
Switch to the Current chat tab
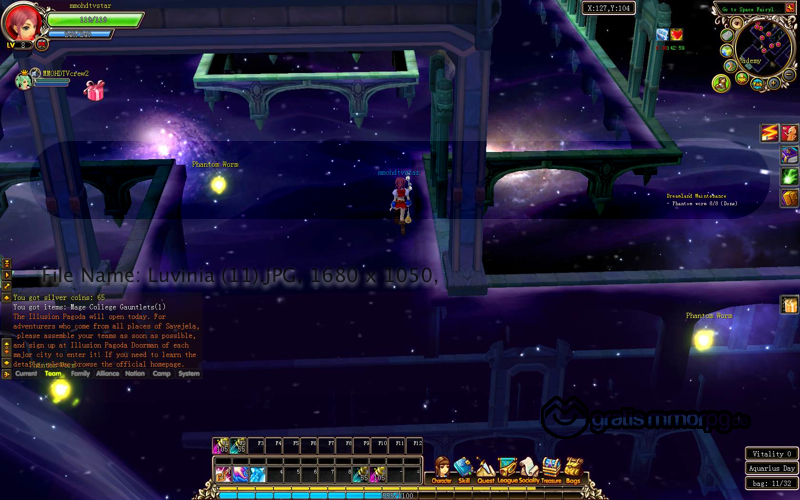click(26, 374)
